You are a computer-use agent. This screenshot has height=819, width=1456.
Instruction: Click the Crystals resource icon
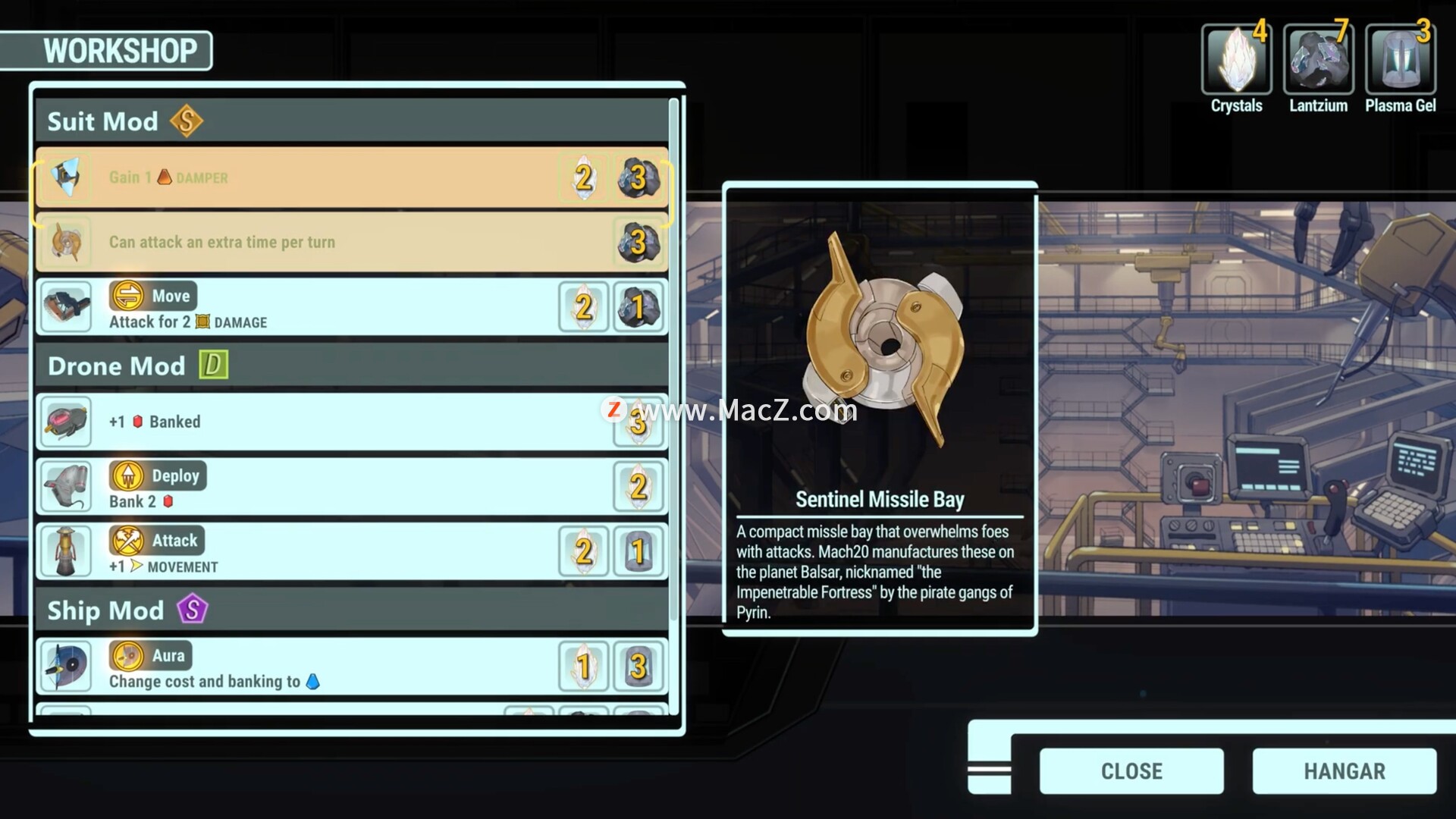[1236, 61]
